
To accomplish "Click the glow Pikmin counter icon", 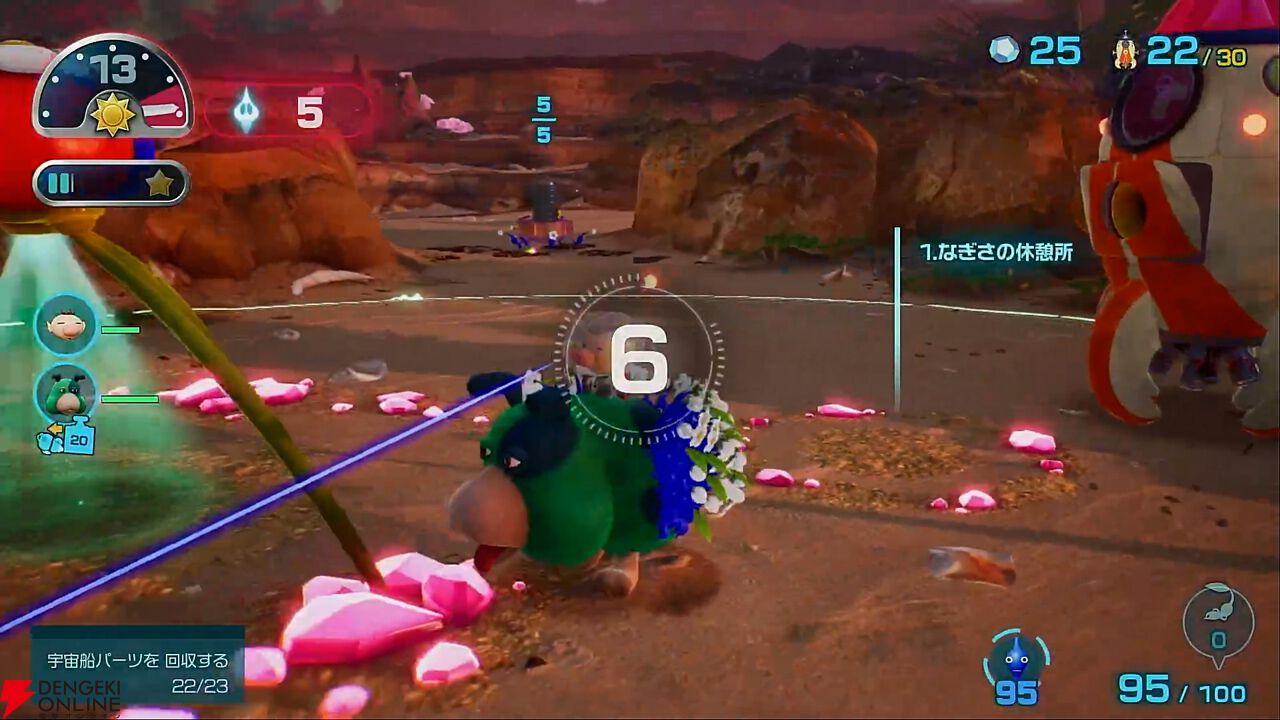I will pyautogui.click(x=246, y=110).
